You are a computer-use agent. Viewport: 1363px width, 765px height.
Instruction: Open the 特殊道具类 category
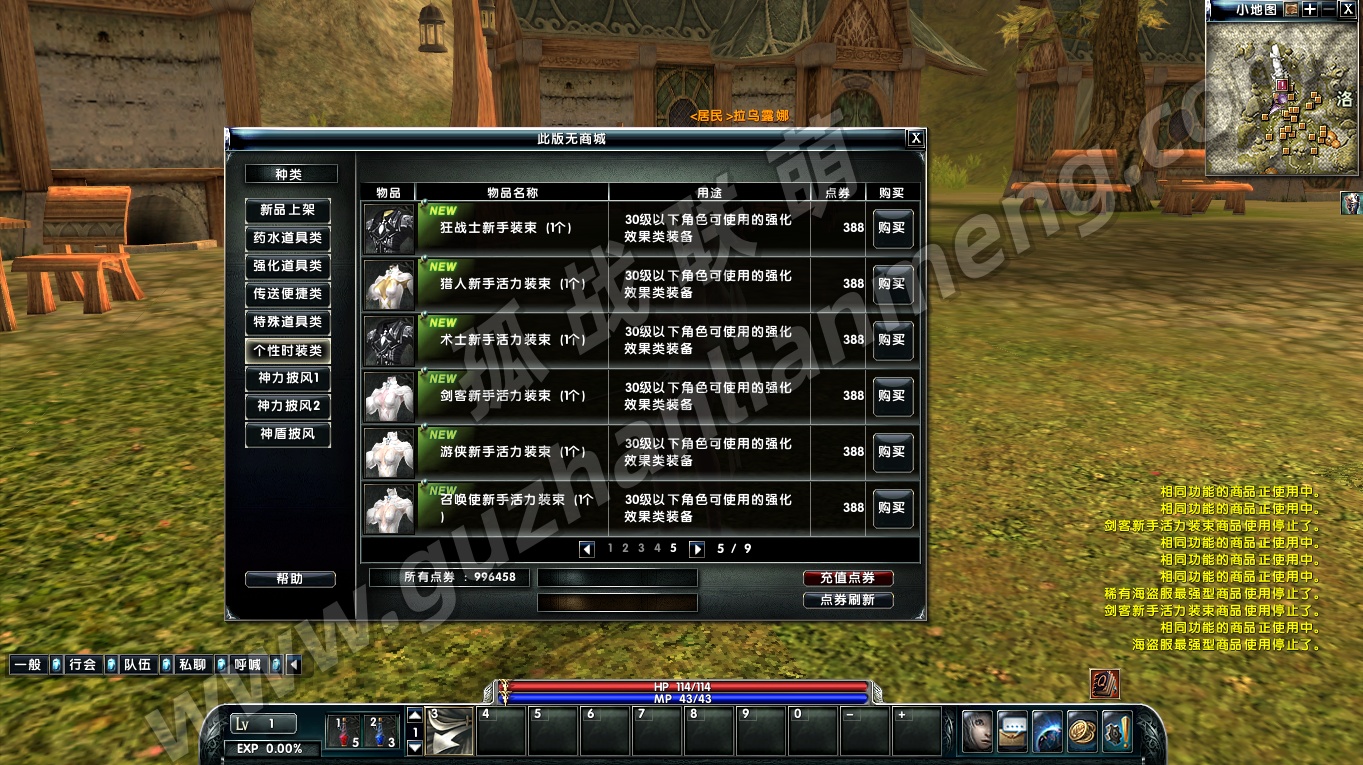288,322
